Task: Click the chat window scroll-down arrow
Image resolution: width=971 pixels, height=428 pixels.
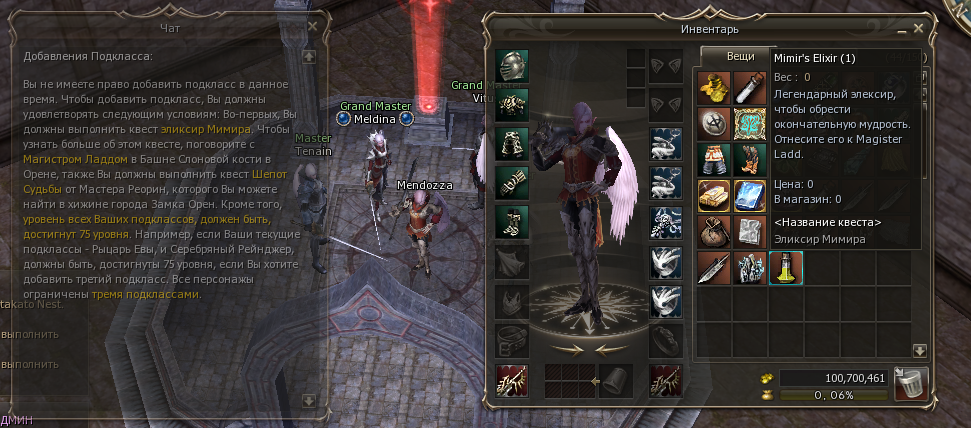Action: 310,400
